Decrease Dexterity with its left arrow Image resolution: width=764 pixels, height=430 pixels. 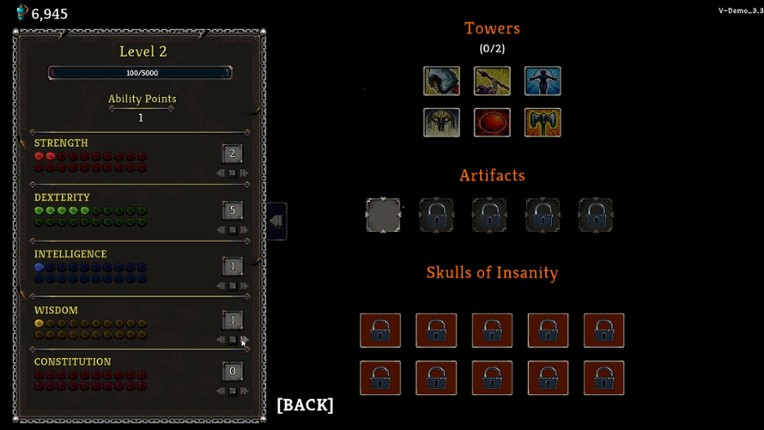221,230
